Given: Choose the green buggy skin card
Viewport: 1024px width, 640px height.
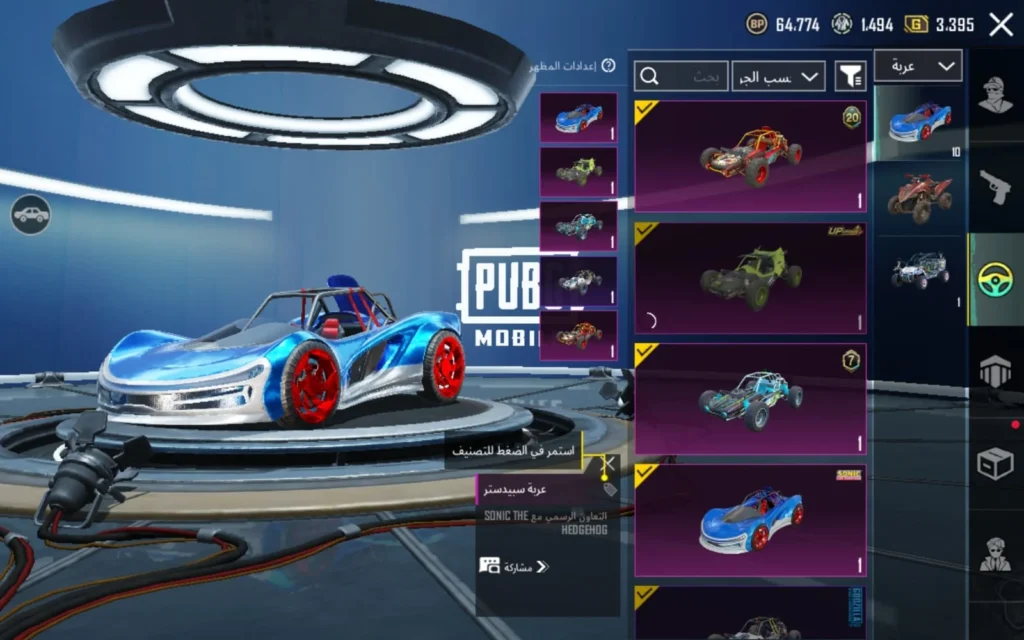Looking at the screenshot, I should (750, 277).
